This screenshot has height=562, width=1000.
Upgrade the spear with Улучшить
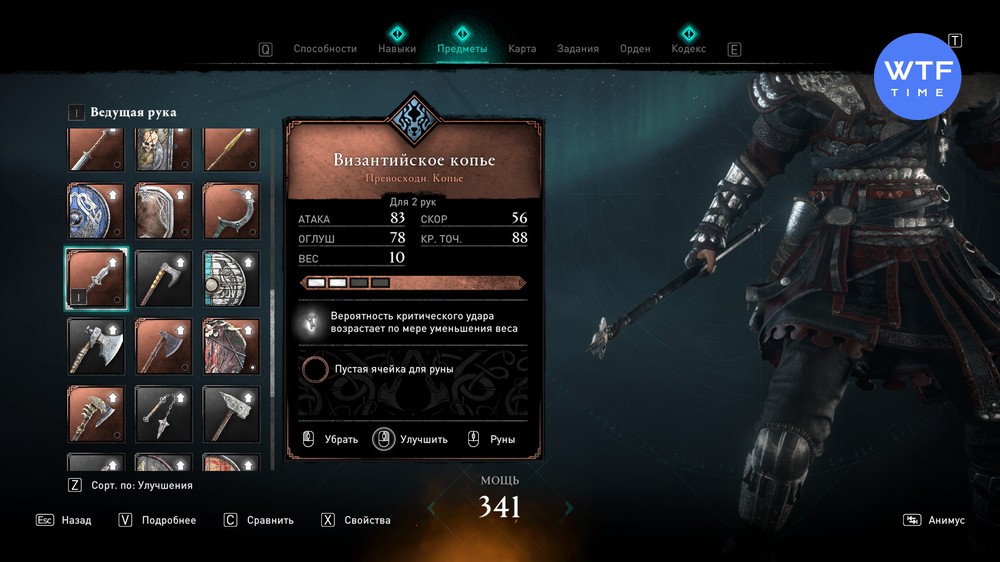[x=411, y=439]
